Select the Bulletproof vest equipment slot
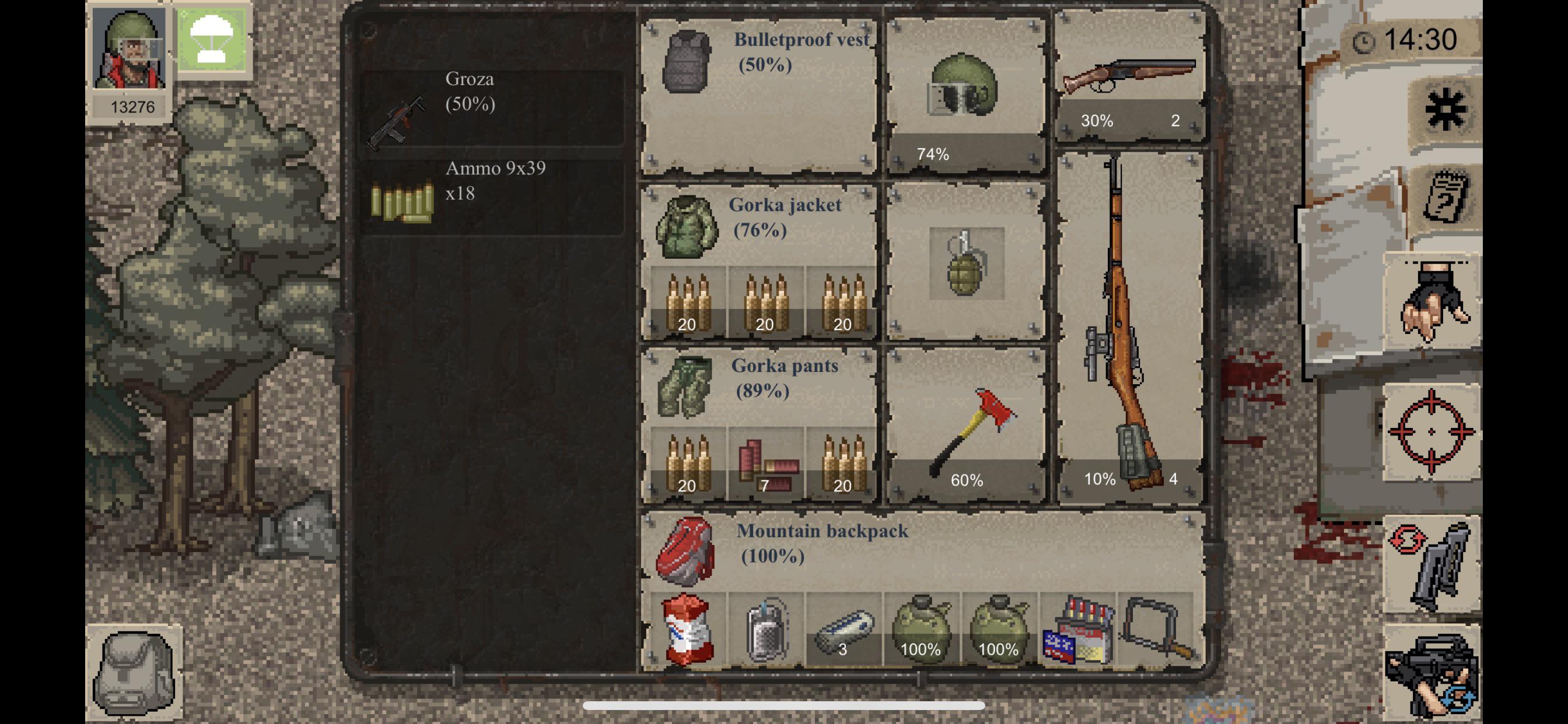Viewport: 1568px width, 724px height. [758, 94]
